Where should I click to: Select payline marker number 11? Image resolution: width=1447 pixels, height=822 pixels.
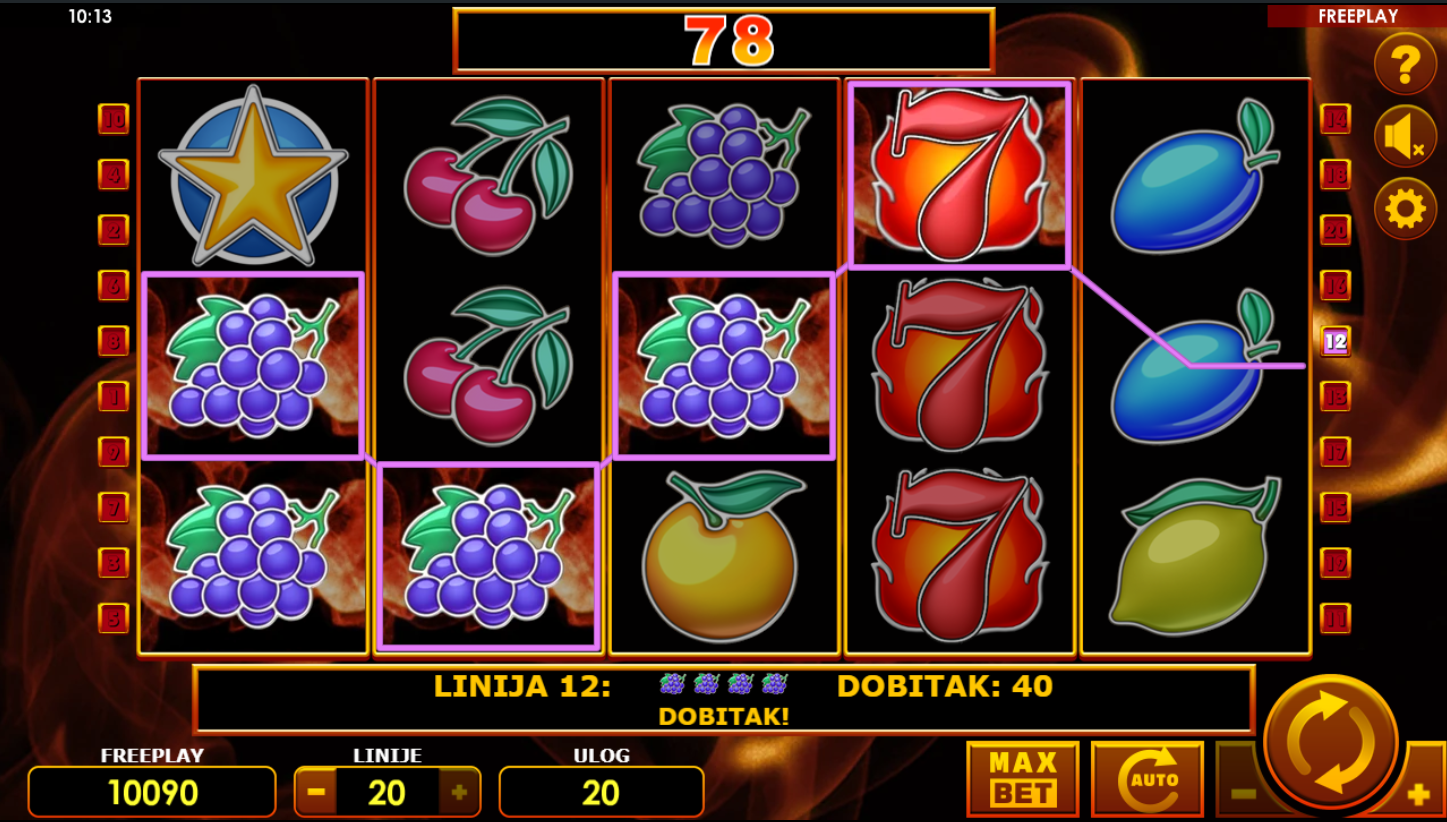[1335, 618]
